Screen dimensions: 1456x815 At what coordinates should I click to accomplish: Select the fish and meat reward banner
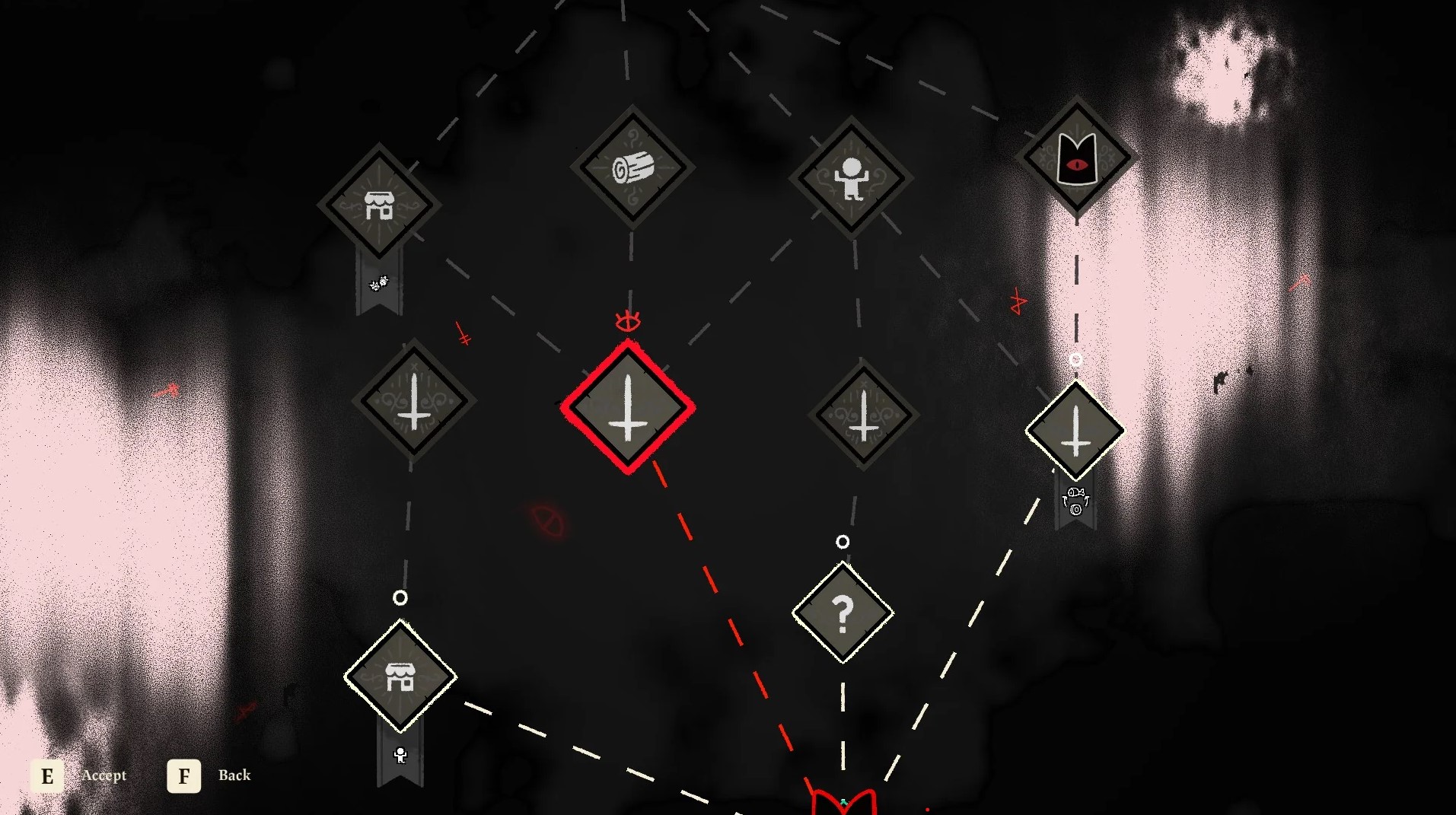click(x=1075, y=502)
